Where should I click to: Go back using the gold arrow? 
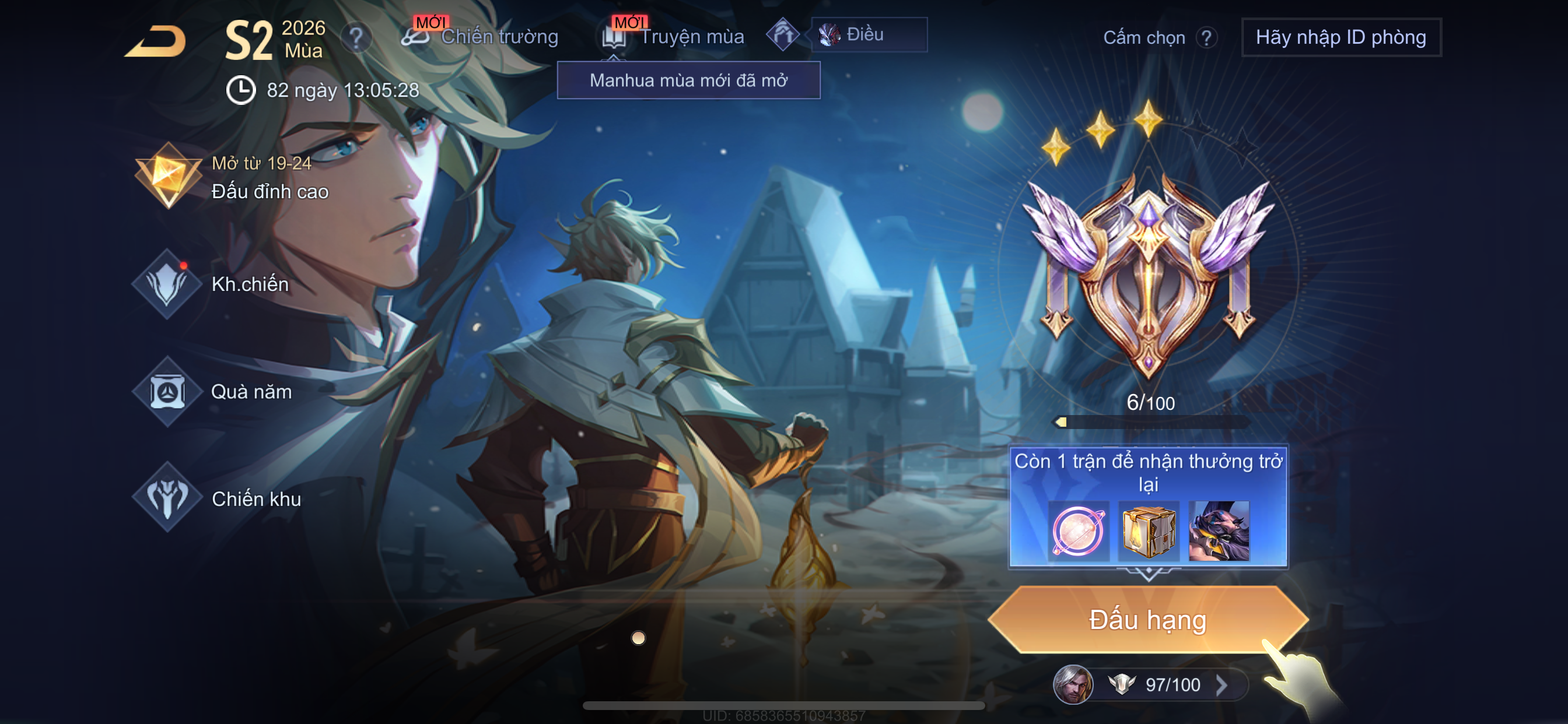point(156,41)
